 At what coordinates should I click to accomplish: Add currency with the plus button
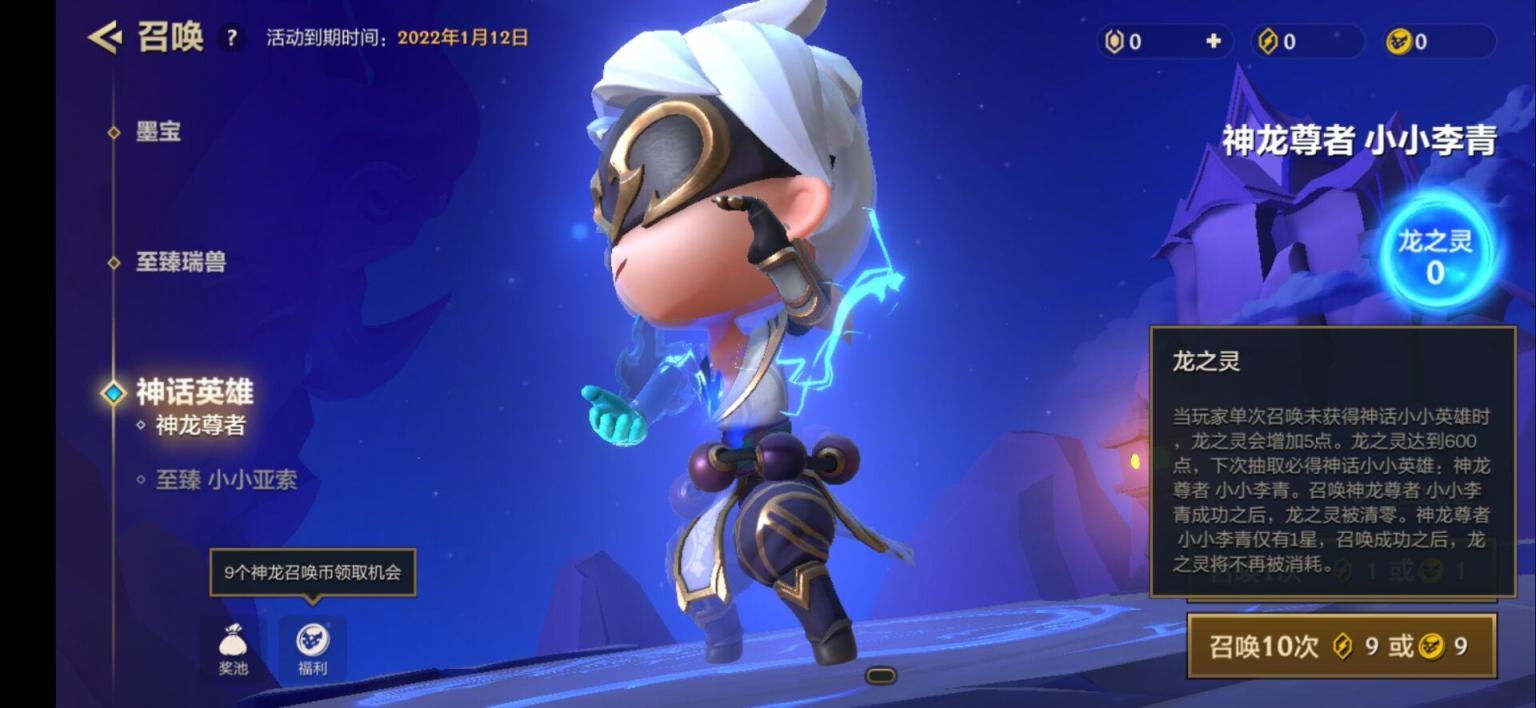[1213, 41]
